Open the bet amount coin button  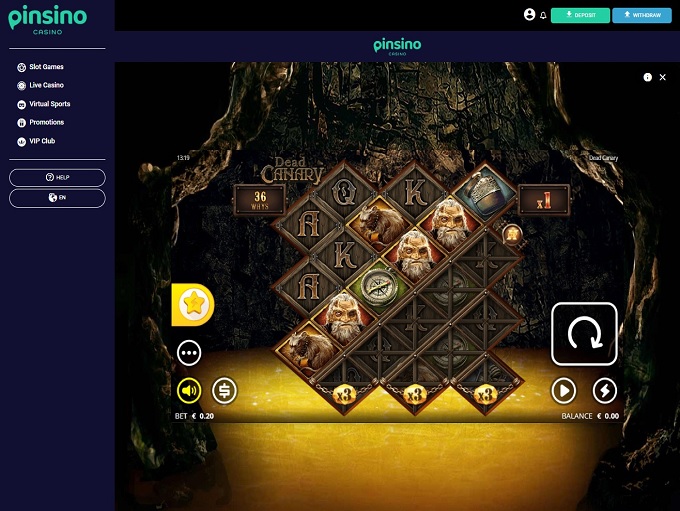coord(224,390)
